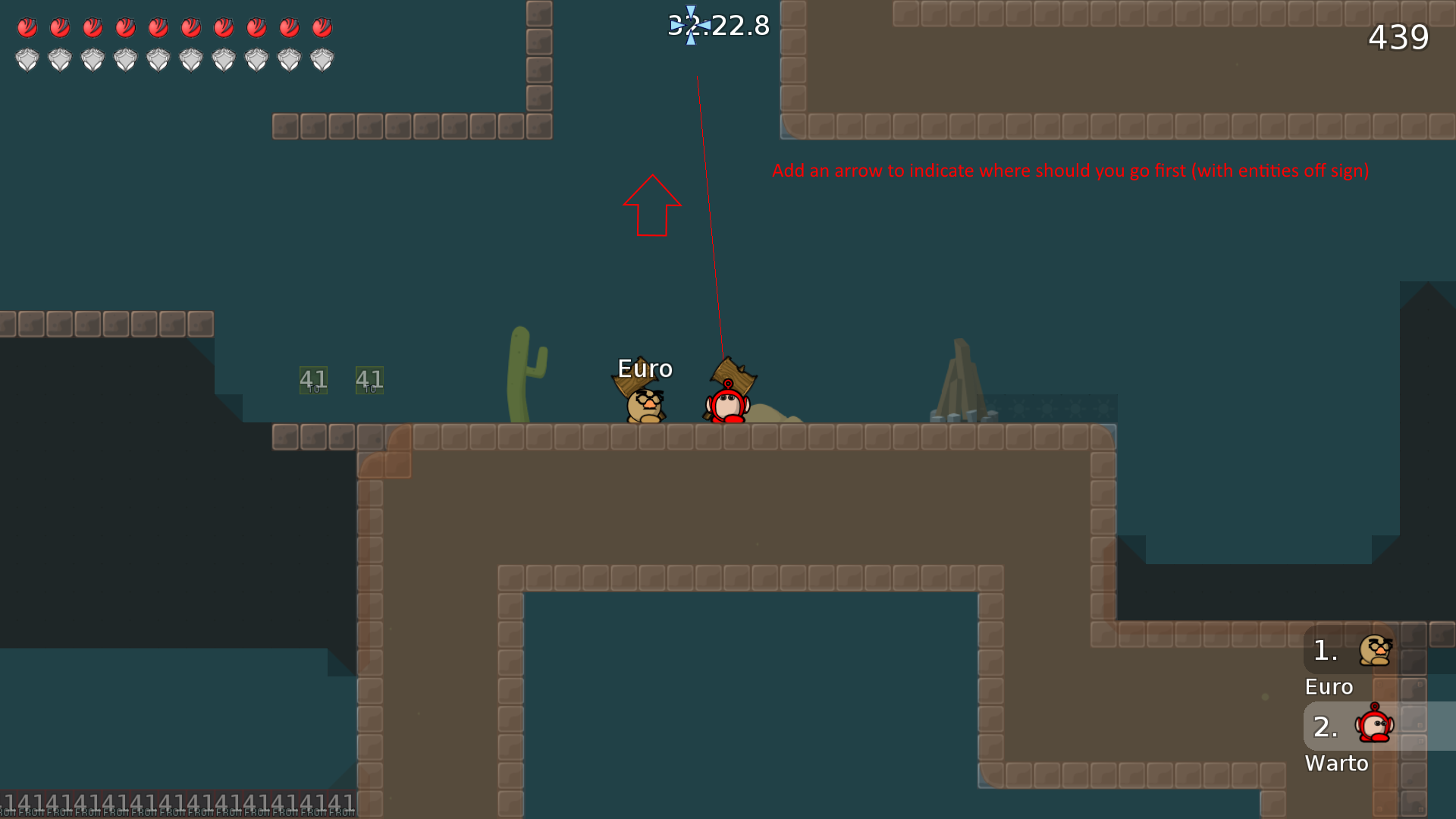This screenshot has width=1456, height=819.
Task: Click the last heart in the health bar
Action: (x=323, y=28)
